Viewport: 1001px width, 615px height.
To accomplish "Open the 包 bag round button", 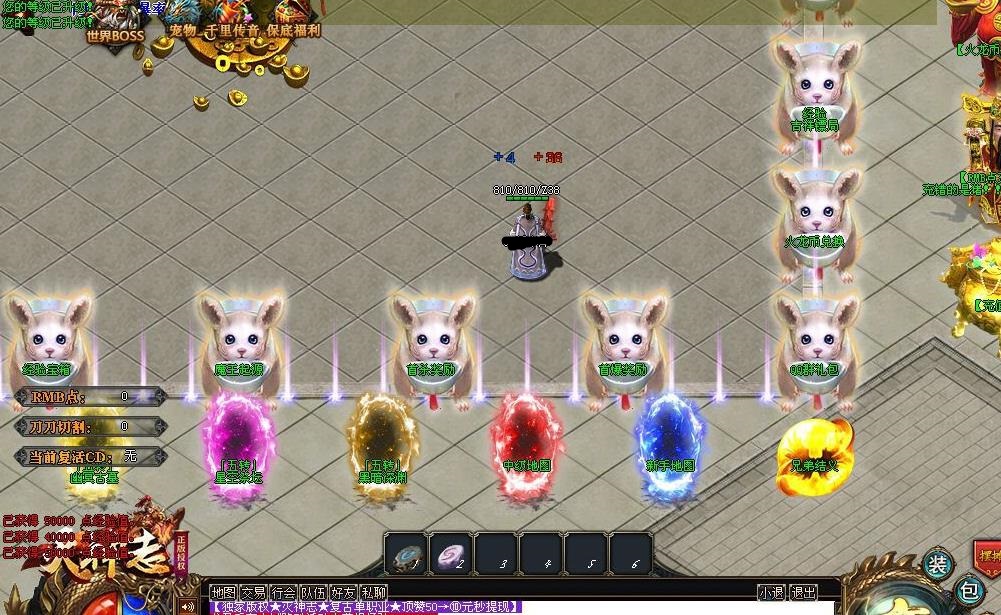I will click(968, 590).
